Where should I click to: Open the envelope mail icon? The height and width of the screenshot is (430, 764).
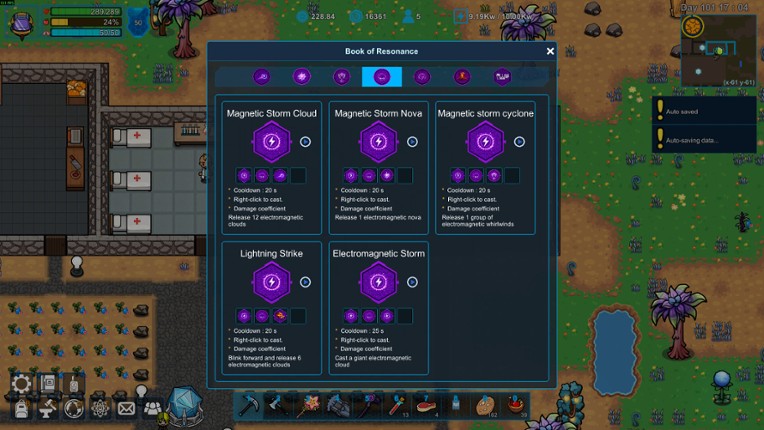(x=126, y=408)
